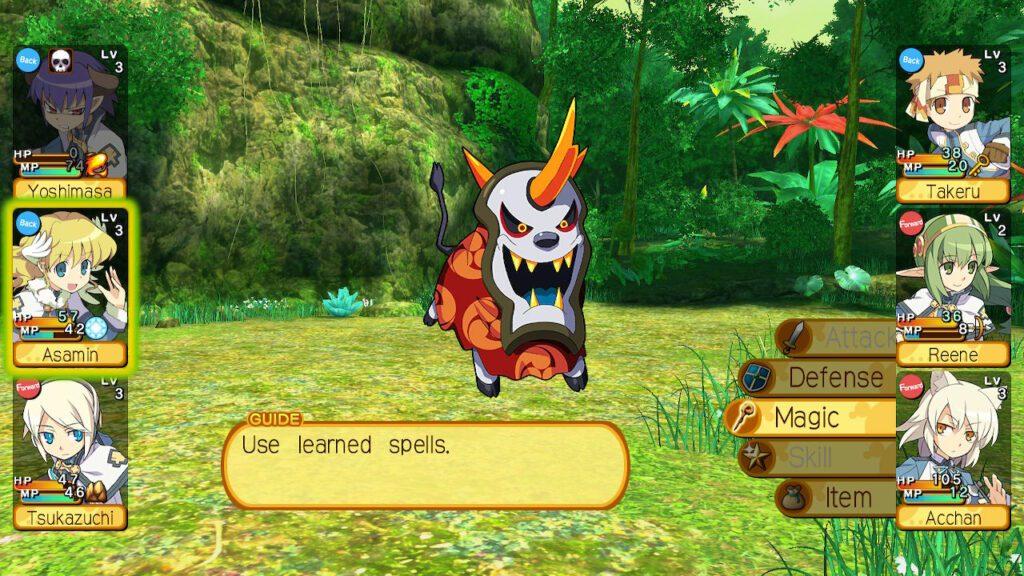
Task: Choose the Skill command
Action: coord(815,457)
